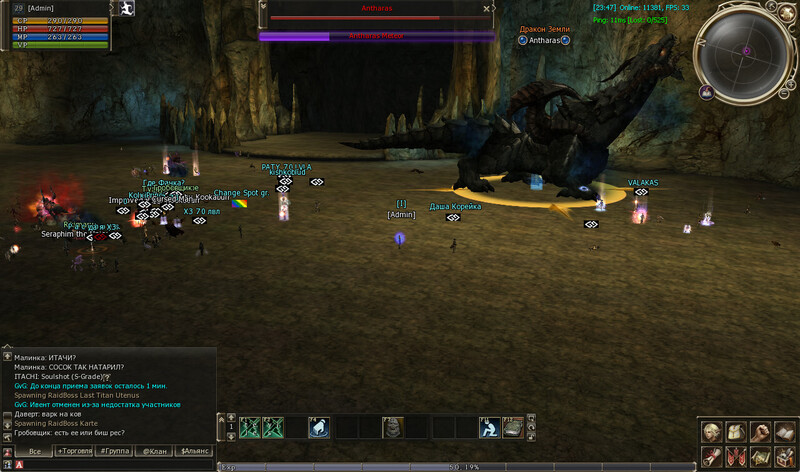Activate the stone statue hotbar item
800x472 pixels.
tap(393, 428)
